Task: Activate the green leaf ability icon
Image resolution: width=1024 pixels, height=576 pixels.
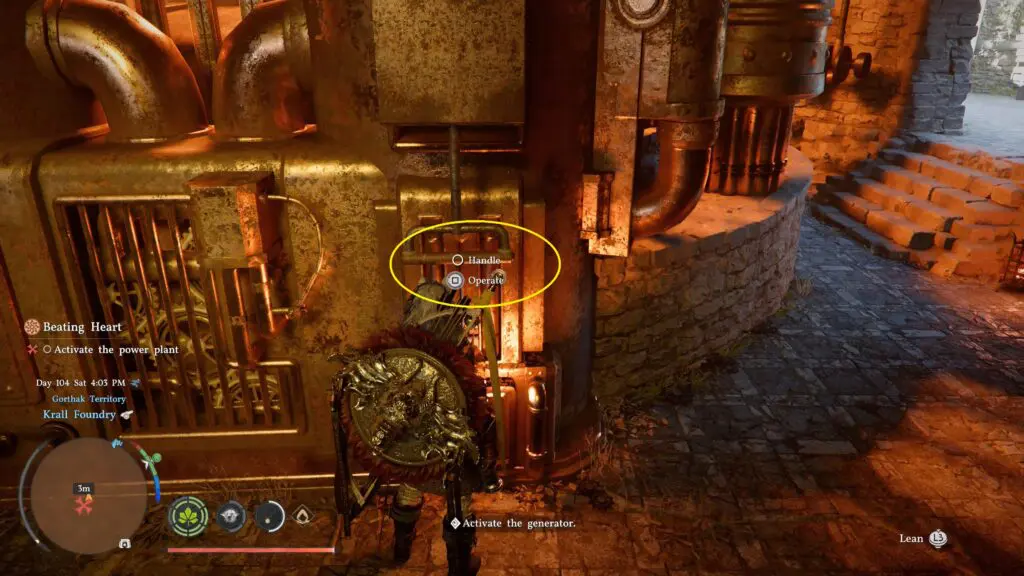Action: point(187,516)
